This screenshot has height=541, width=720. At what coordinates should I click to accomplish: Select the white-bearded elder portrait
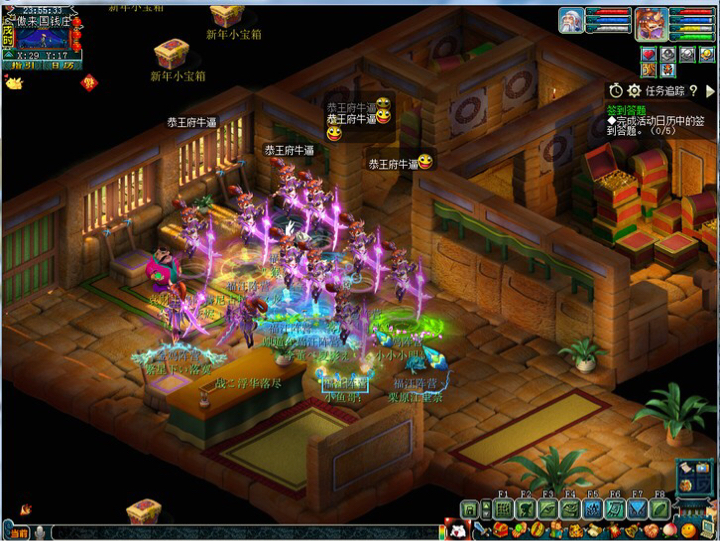point(571,21)
